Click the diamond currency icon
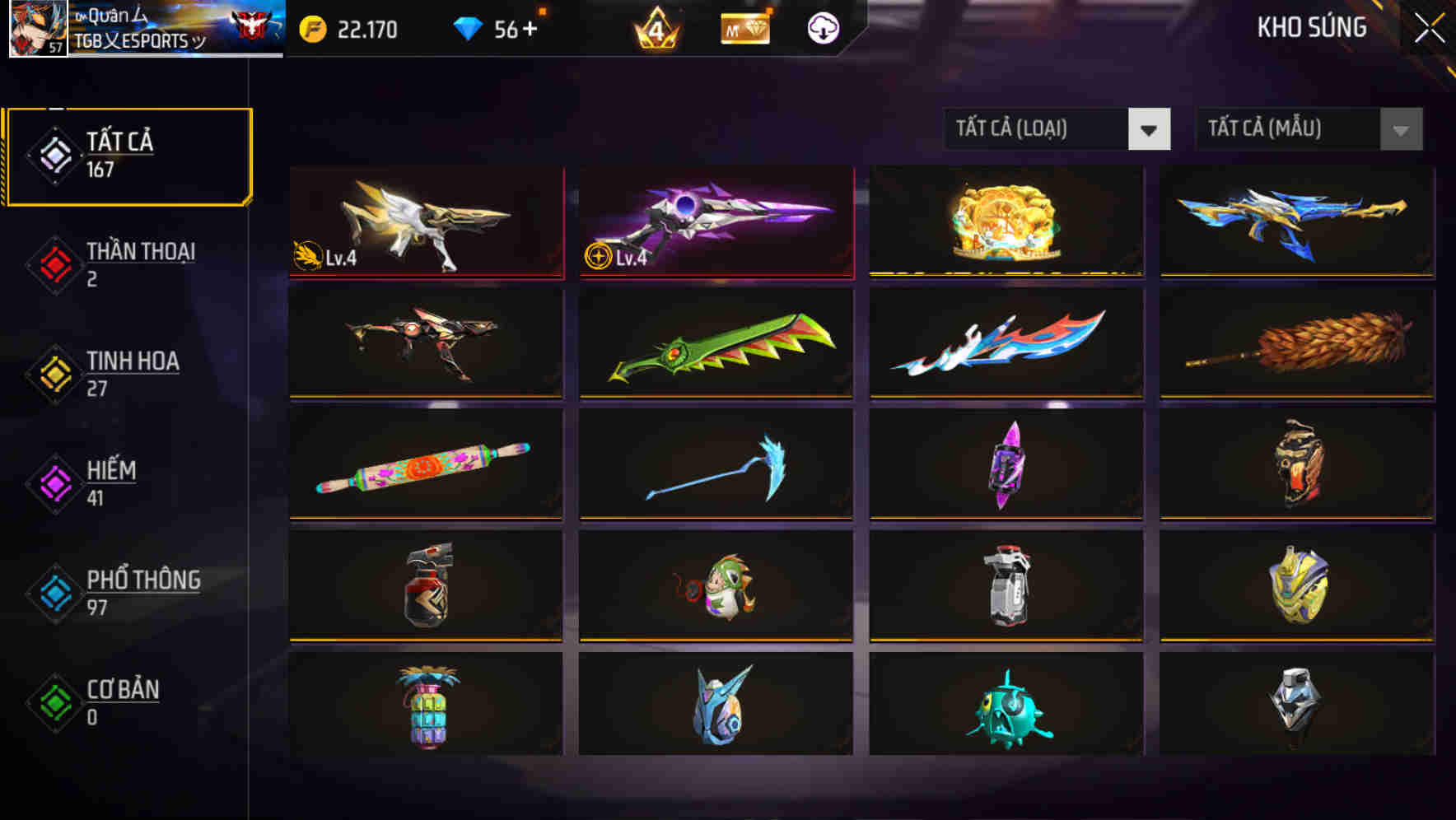 [469, 29]
